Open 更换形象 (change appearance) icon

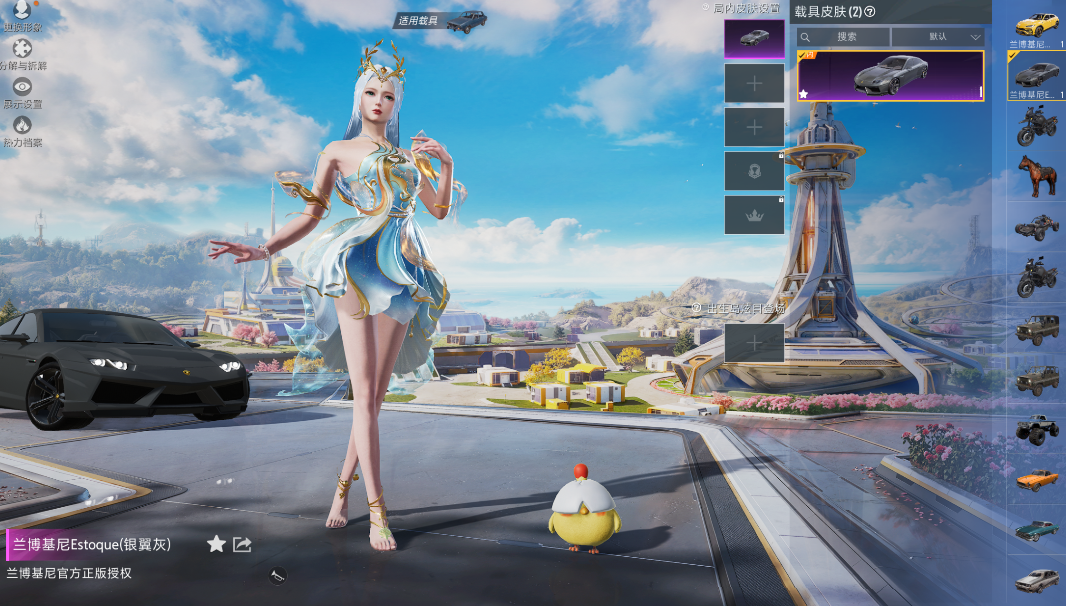pos(21,11)
